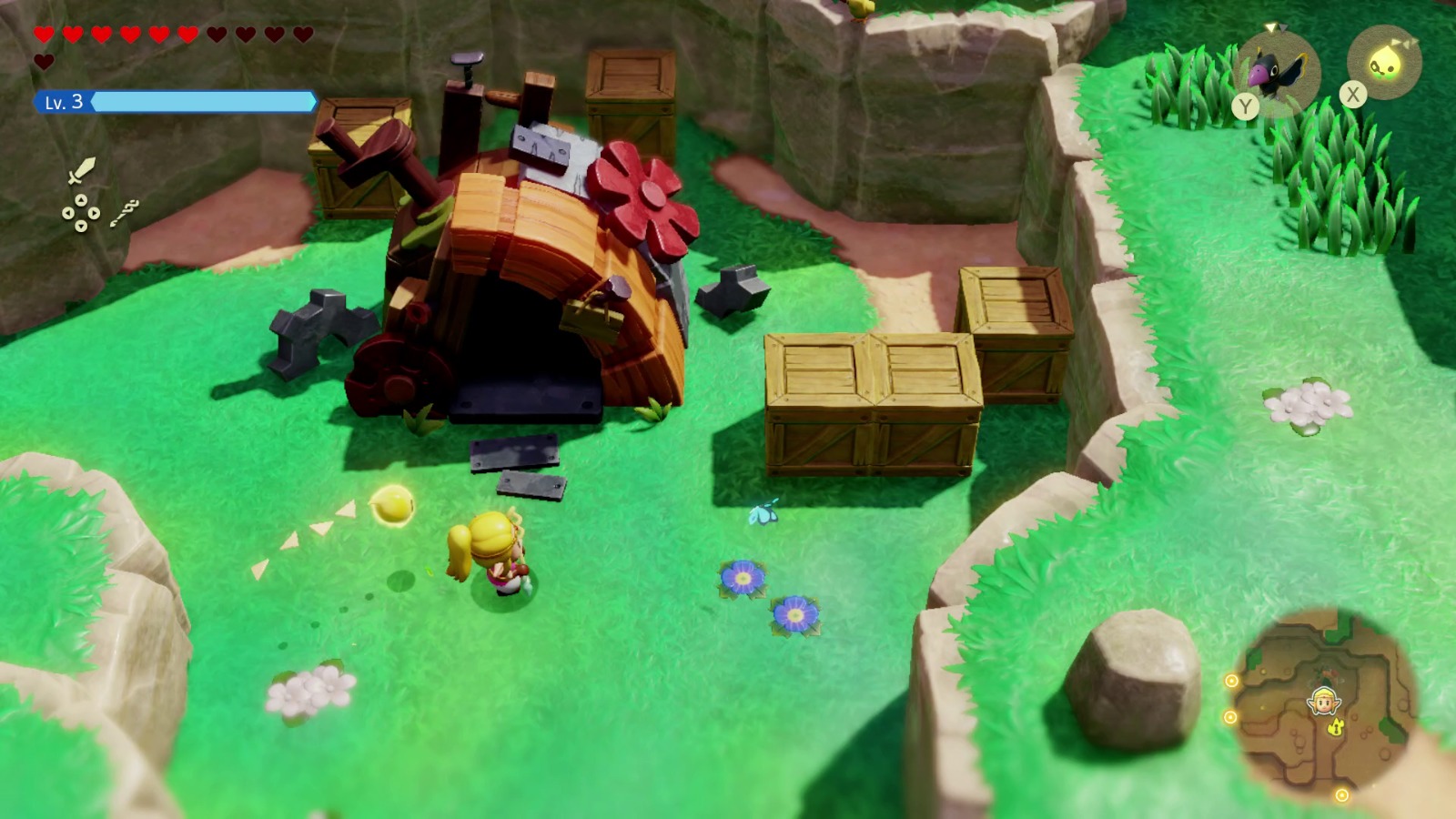Select the sword icon in the equipment display
This screenshot has width=1456, height=819.
(82, 169)
